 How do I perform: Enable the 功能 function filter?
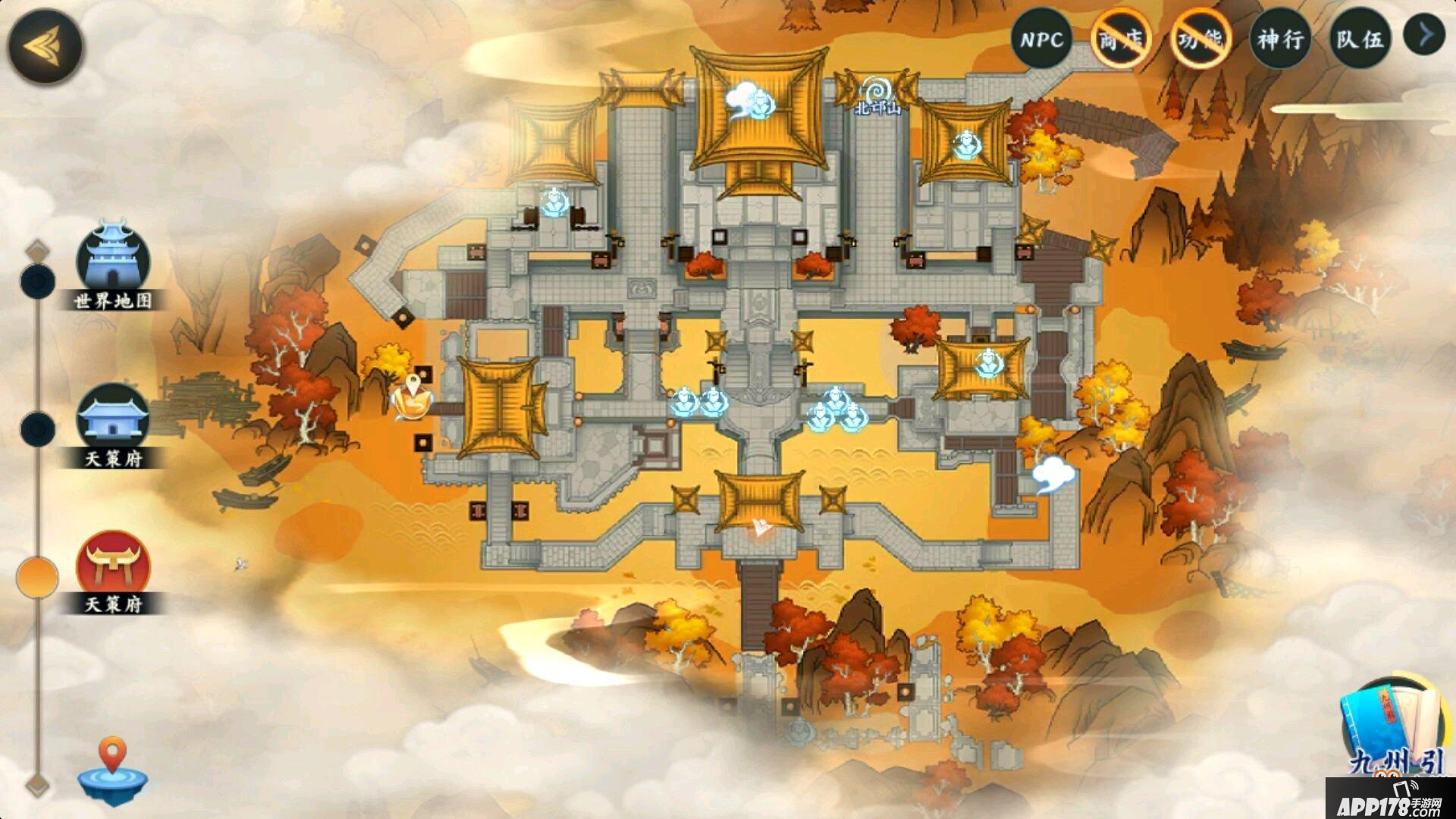pyautogui.click(x=1200, y=39)
